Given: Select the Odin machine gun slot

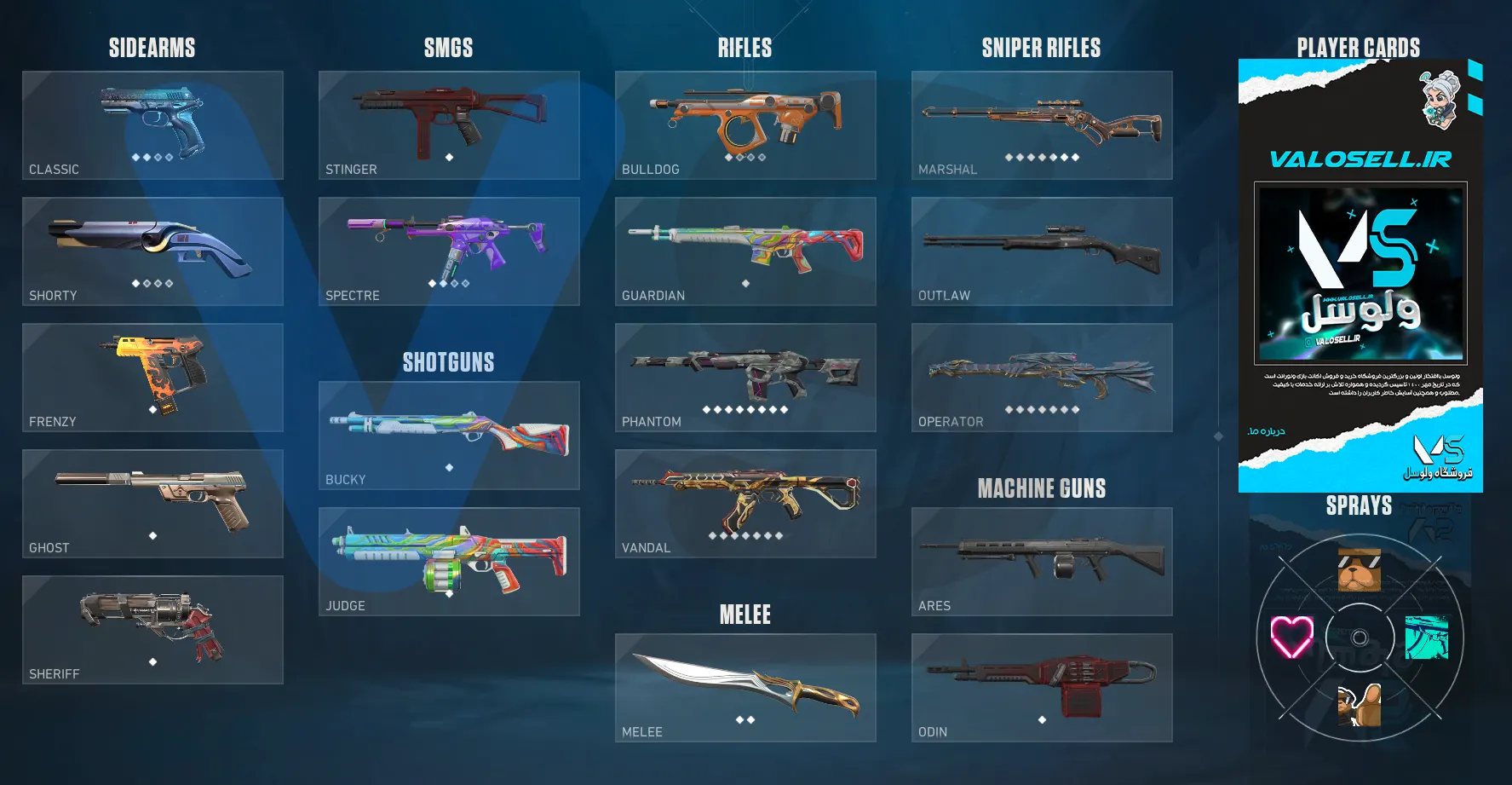Looking at the screenshot, I should point(1042,688).
